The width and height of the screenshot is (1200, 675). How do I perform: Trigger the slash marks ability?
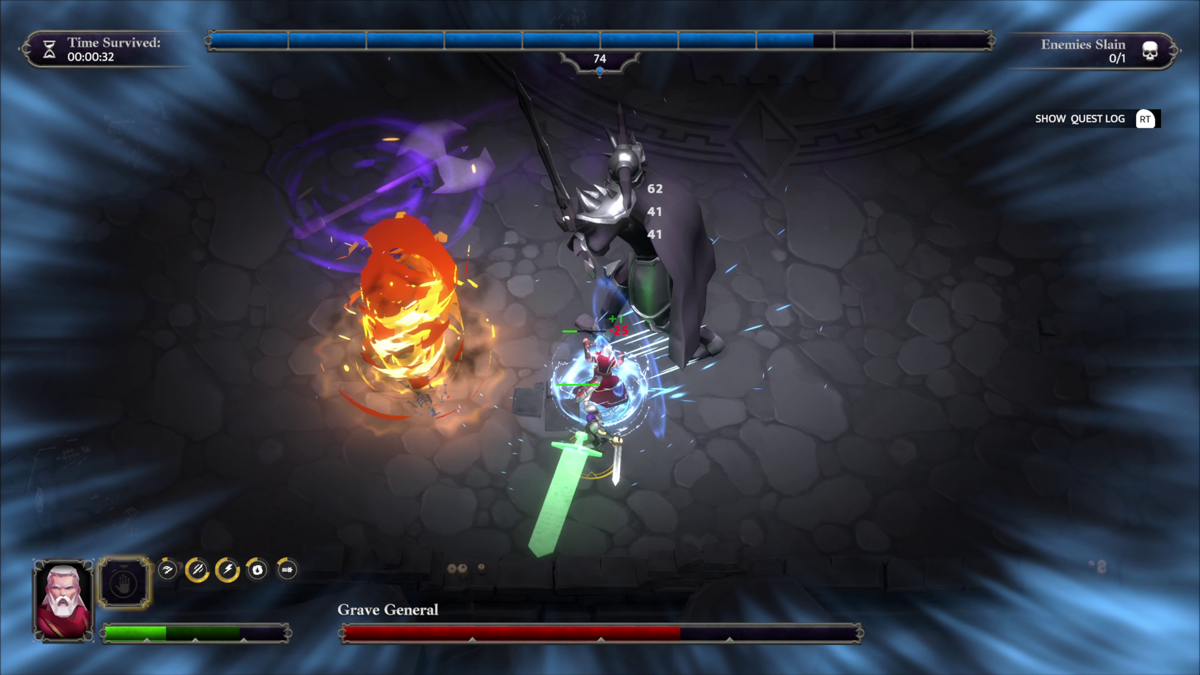pos(198,570)
